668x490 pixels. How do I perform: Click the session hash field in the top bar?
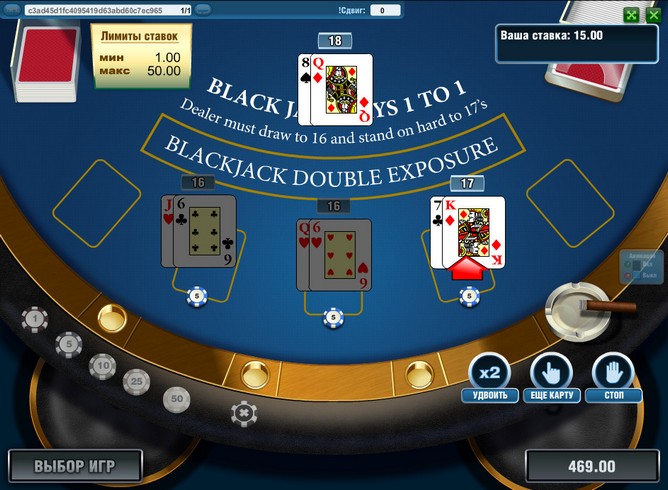[x=100, y=10]
